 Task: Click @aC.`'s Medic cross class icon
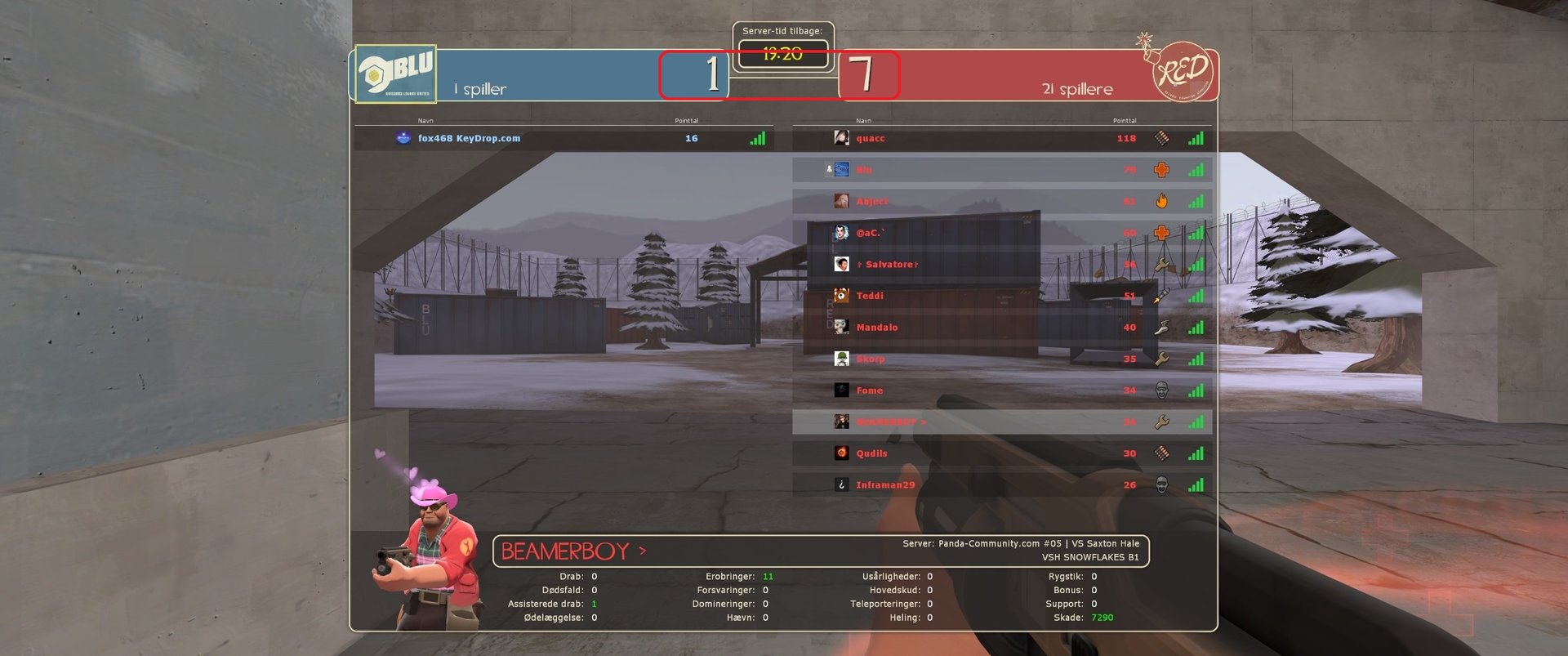tap(1160, 233)
